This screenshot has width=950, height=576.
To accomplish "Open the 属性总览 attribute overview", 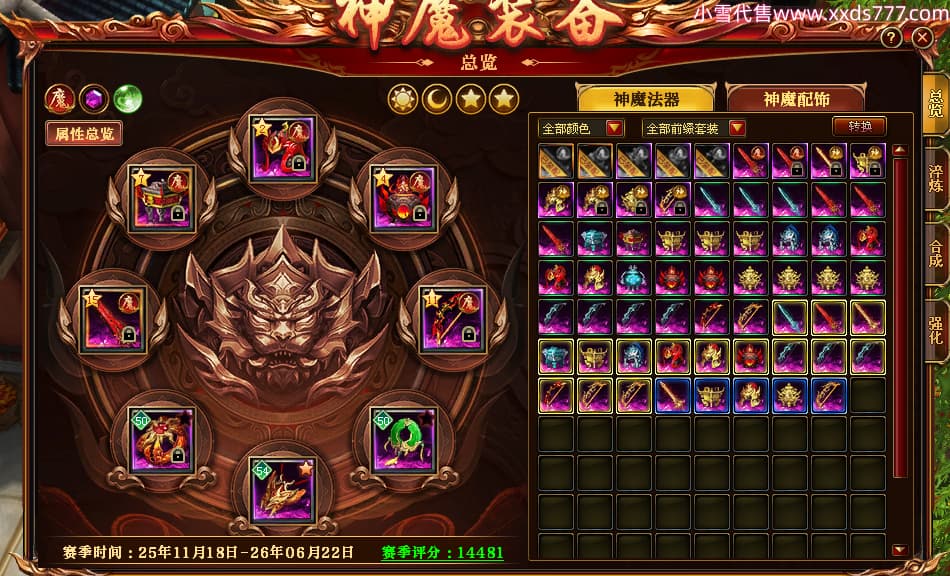I will 83,133.
